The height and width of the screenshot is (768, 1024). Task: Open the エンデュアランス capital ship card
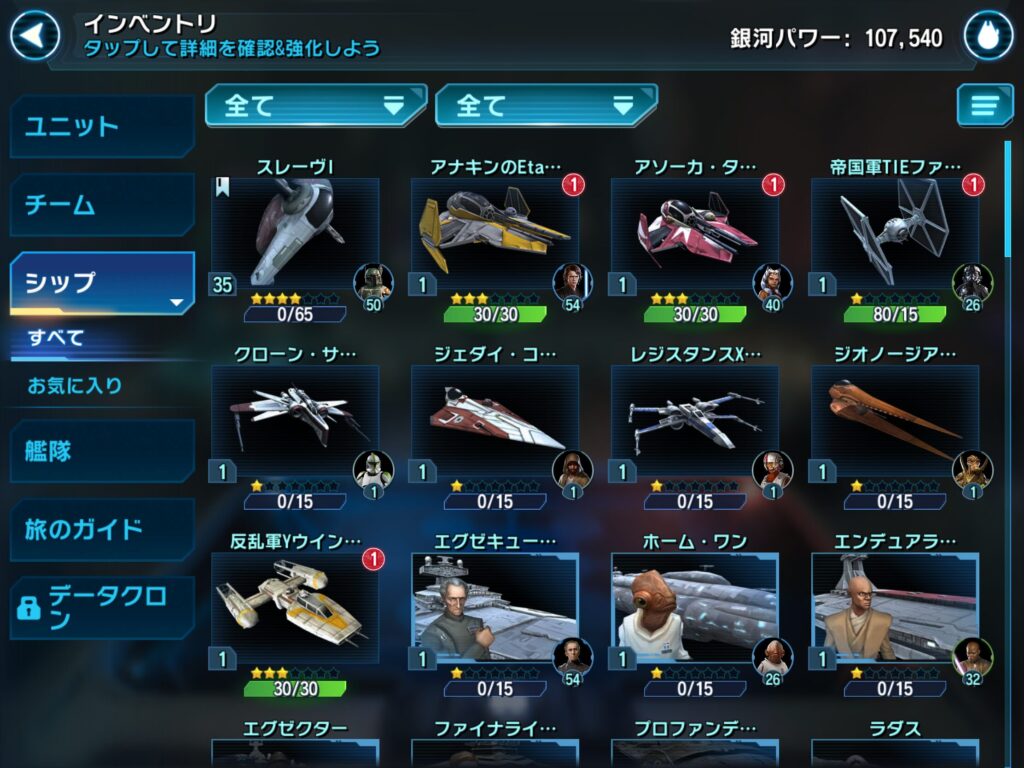(x=895, y=610)
